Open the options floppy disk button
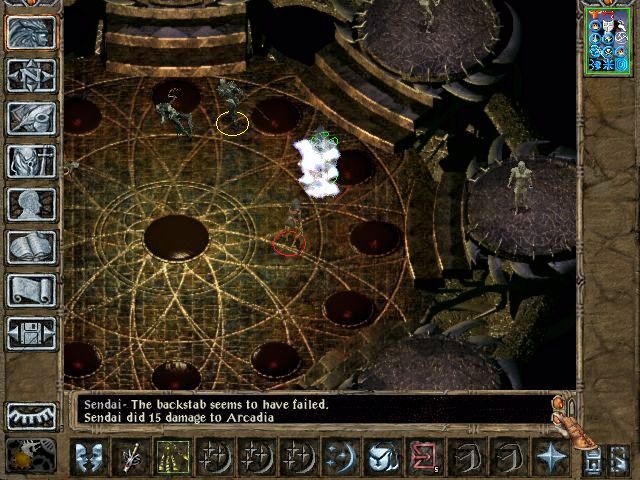The width and height of the screenshot is (640, 480). [31, 333]
